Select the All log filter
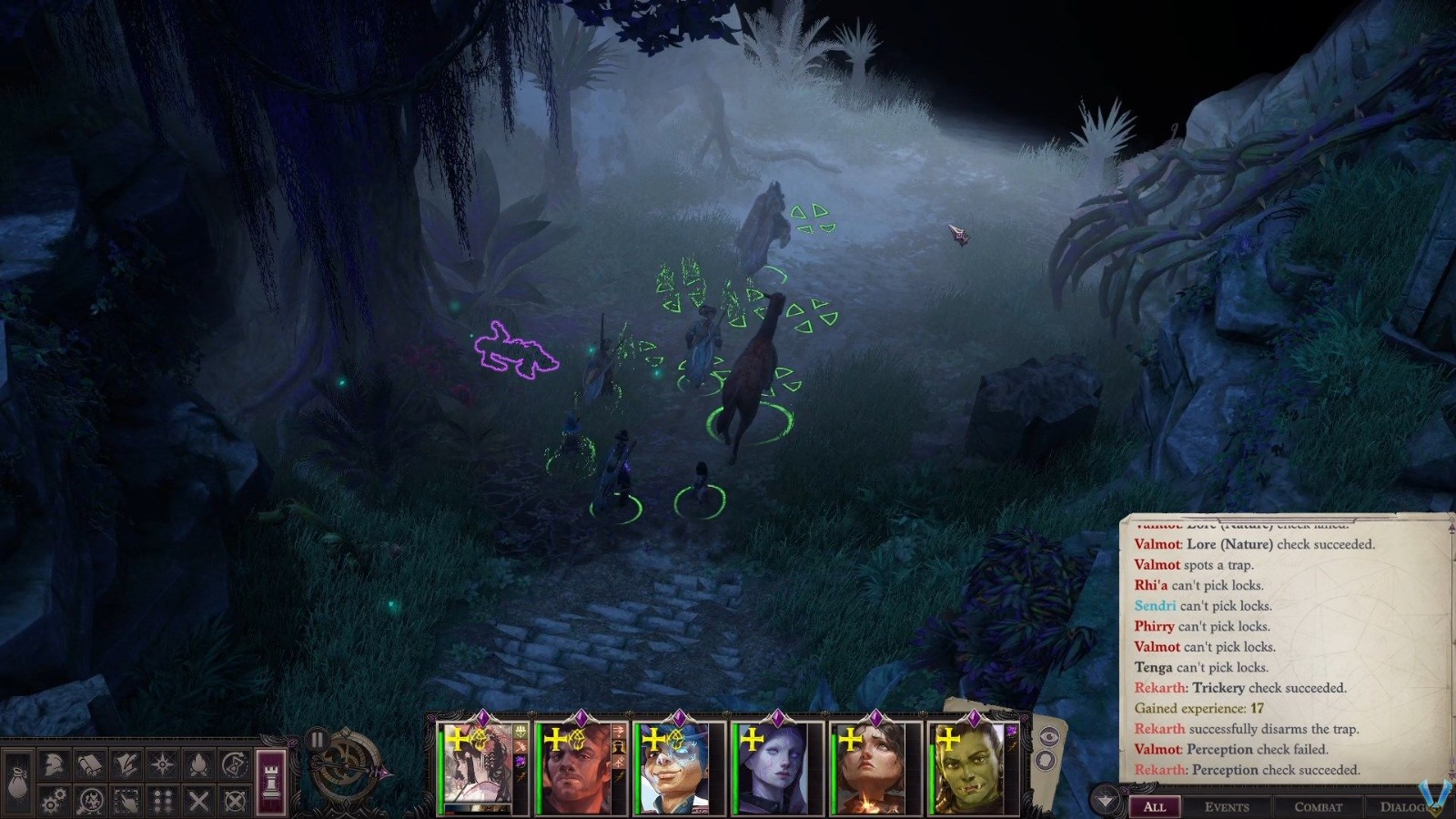 tap(1154, 806)
